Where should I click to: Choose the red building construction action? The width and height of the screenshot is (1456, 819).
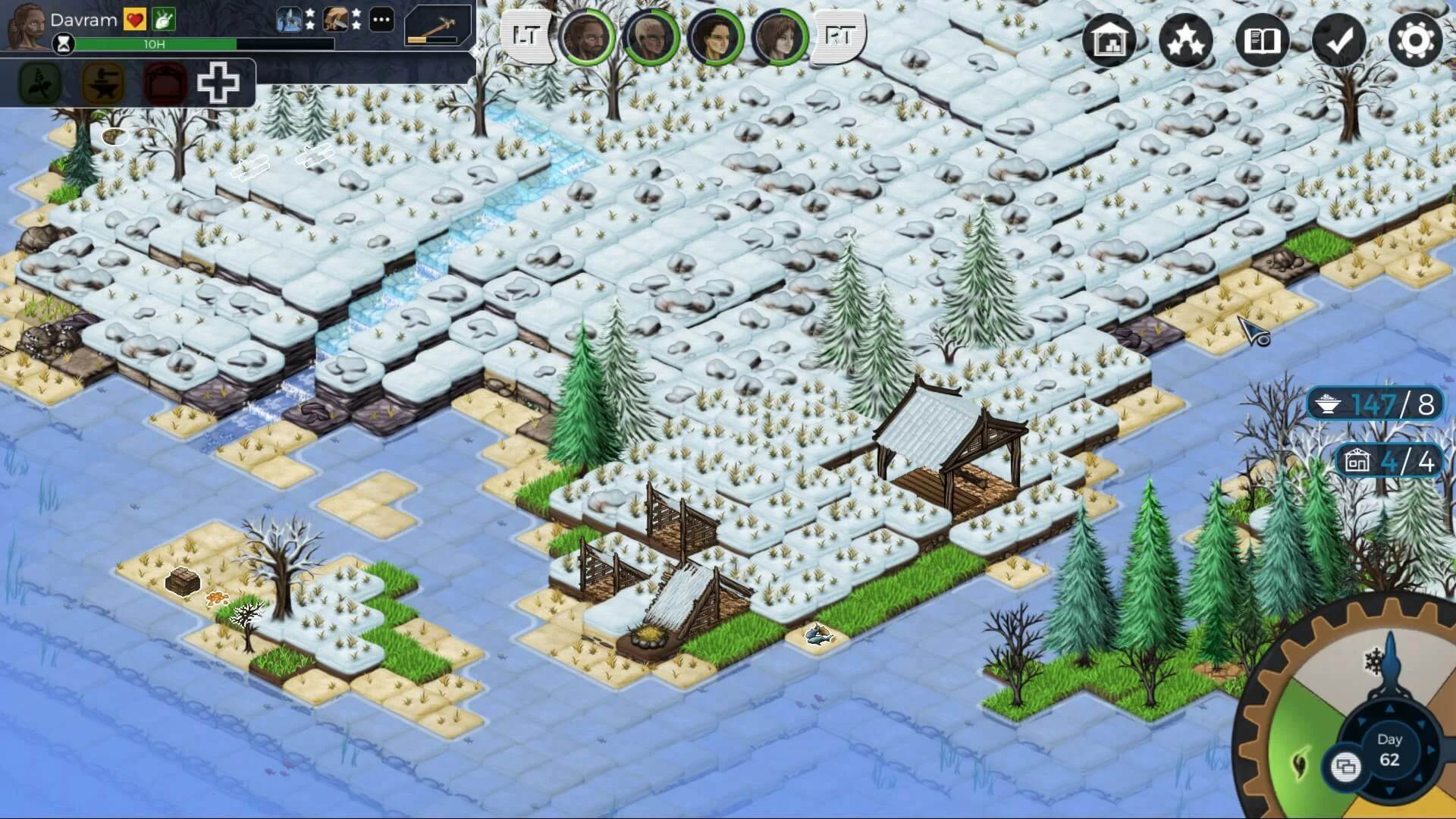[165, 83]
